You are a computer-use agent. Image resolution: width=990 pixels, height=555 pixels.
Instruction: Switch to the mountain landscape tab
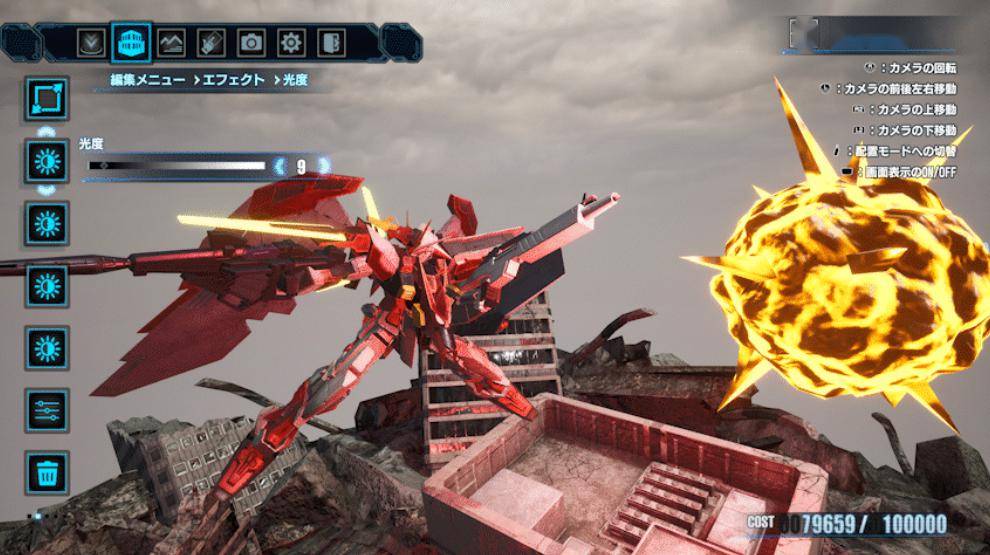click(x=172, y=43)
